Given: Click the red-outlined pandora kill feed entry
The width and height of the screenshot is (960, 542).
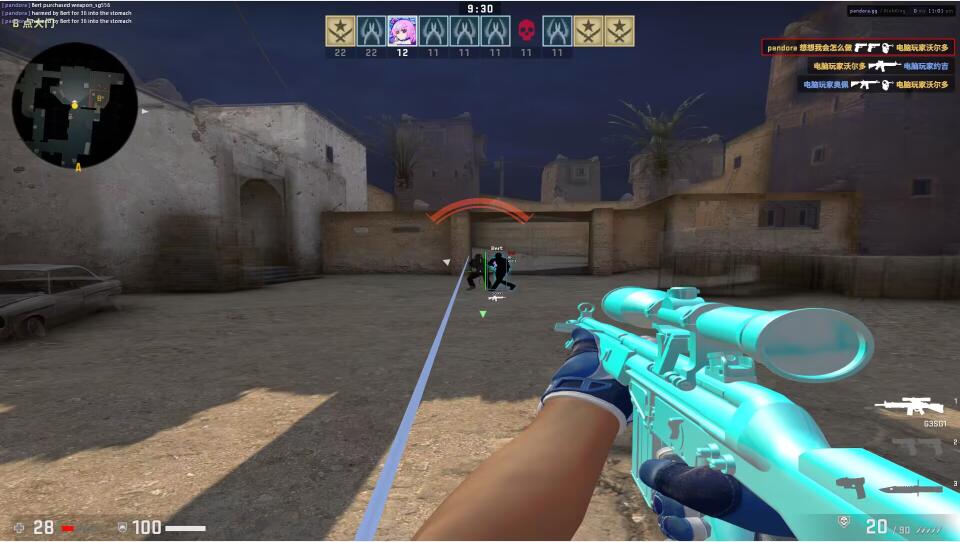Looking at the screenshot, I should click(x=857, y=47).
